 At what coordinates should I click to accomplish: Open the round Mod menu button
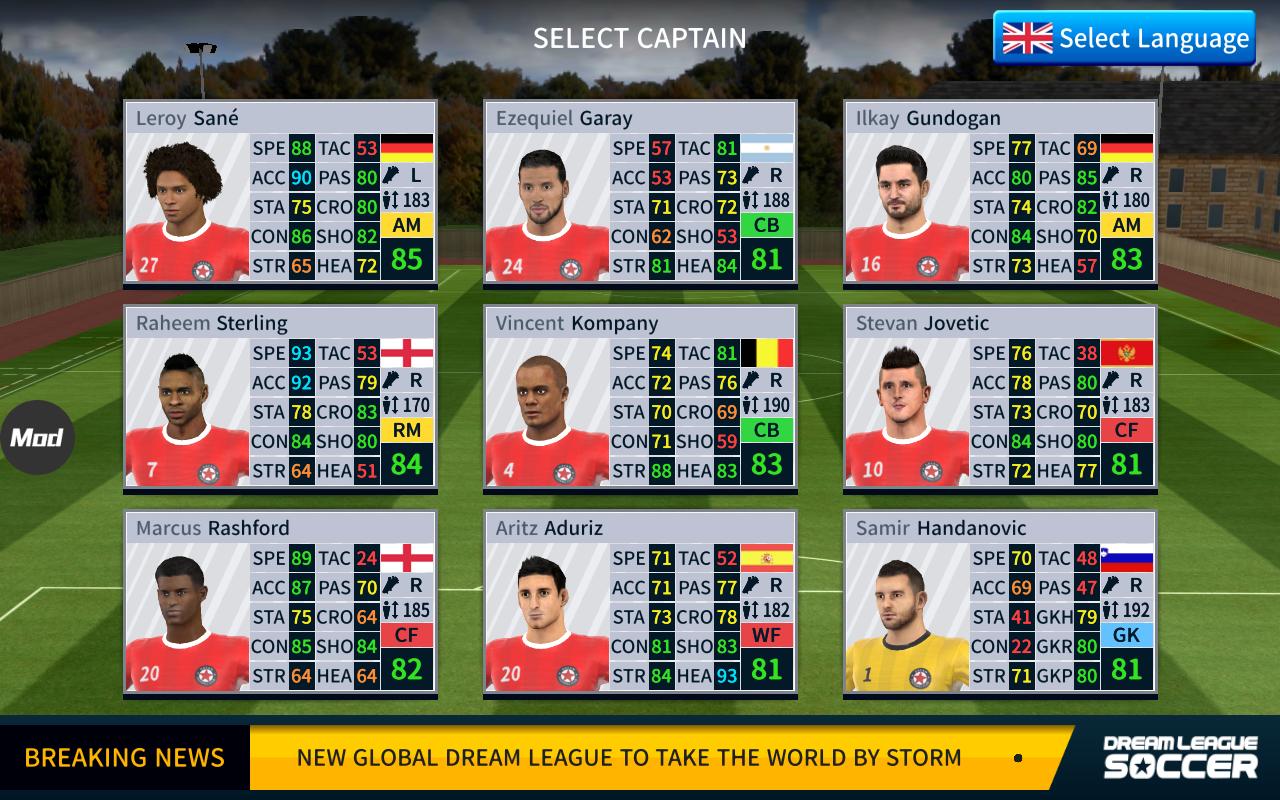[x=37, y=437]
